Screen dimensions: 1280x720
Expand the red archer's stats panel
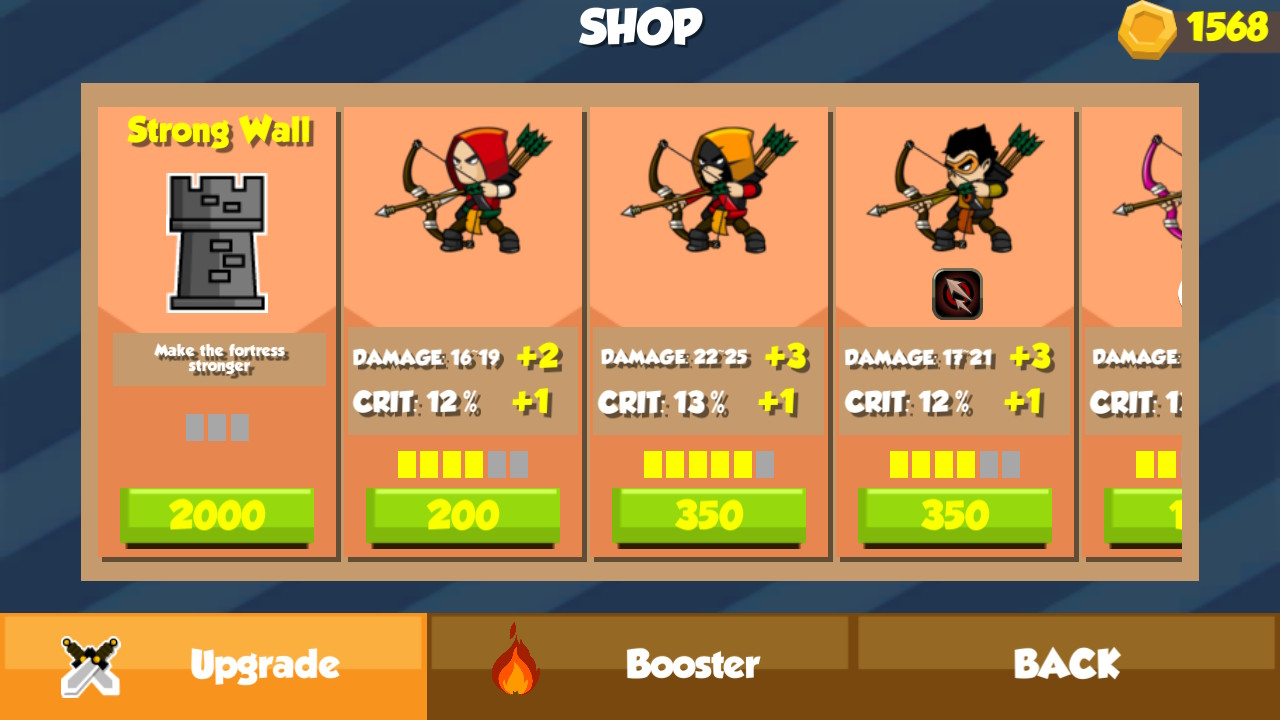pos(462,381)
